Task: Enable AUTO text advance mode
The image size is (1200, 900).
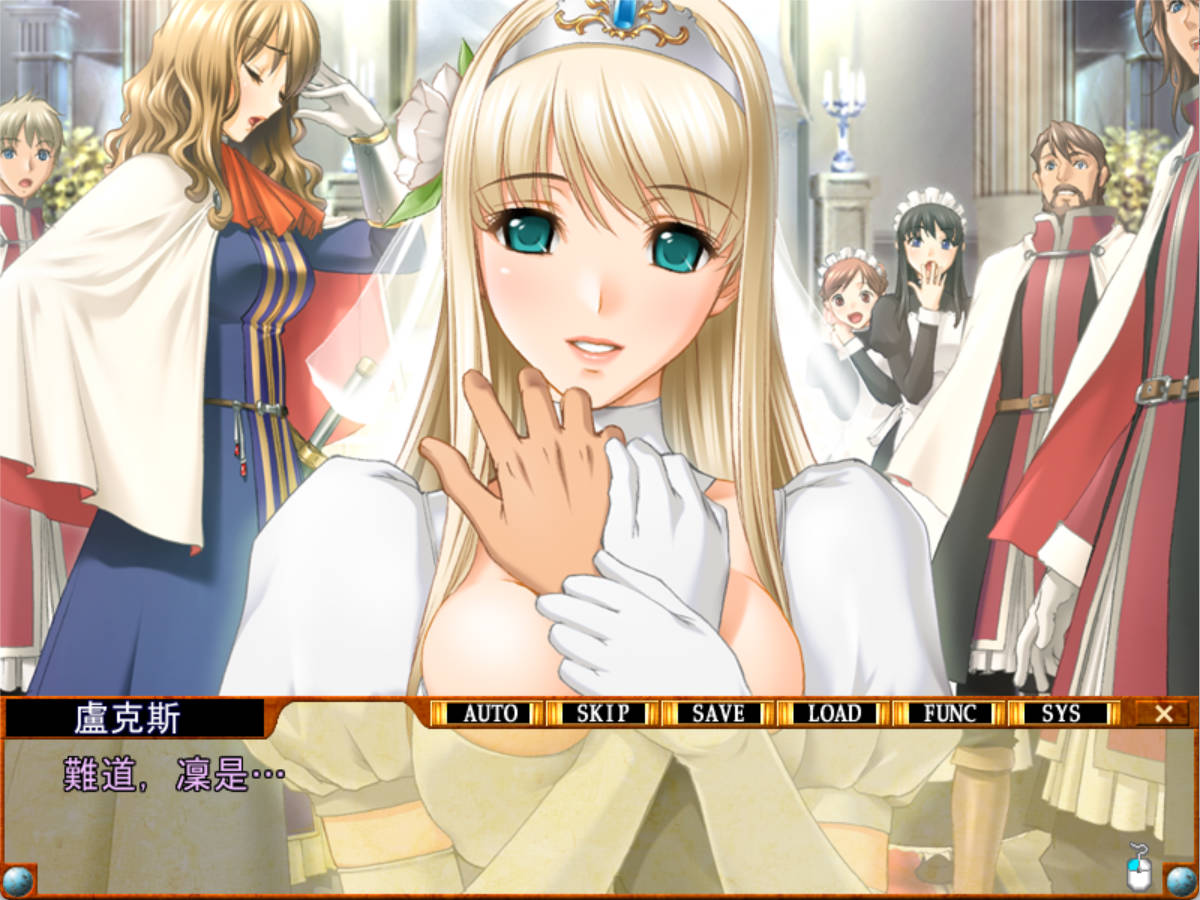Action: tap(489, 713)
